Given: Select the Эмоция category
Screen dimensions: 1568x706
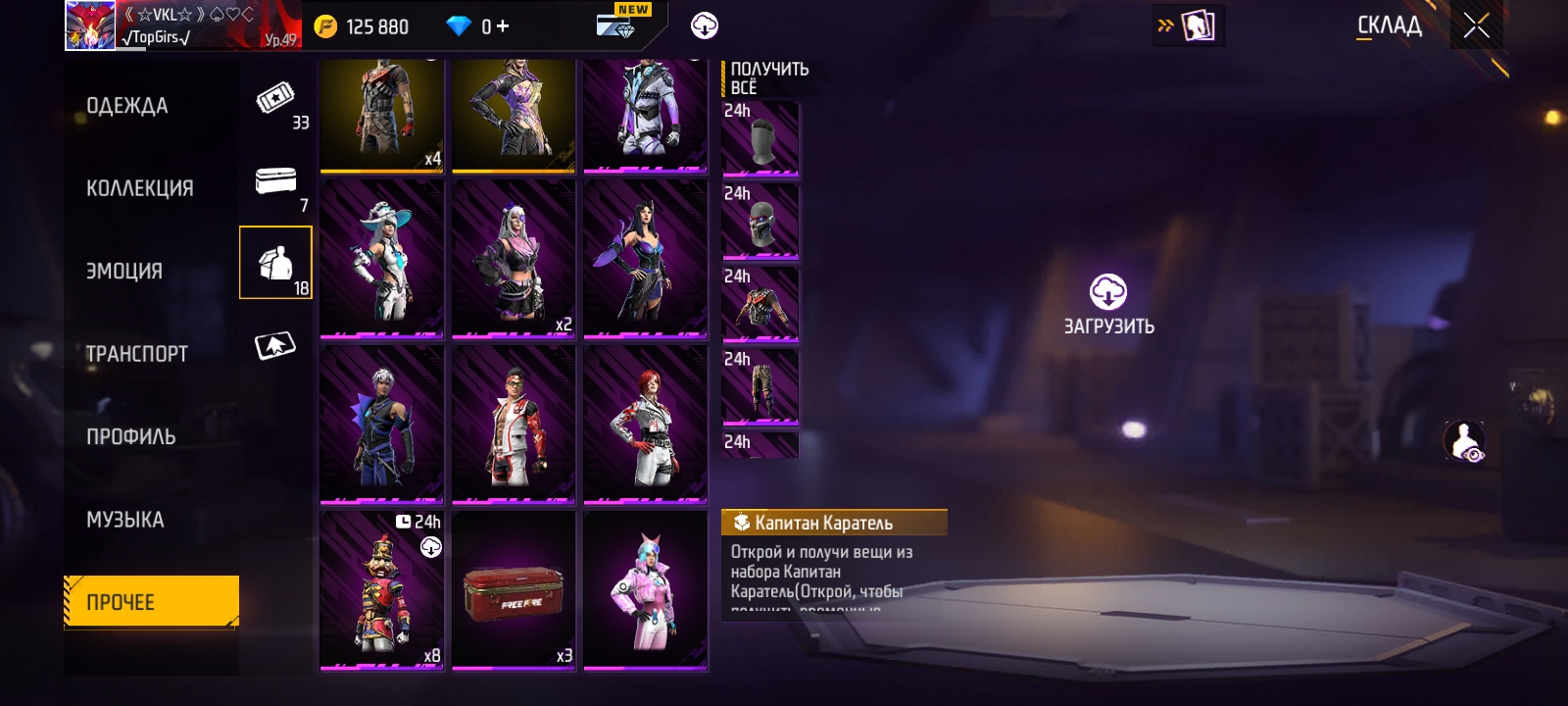Looking at the screenshot, I should tap(124, 272).
